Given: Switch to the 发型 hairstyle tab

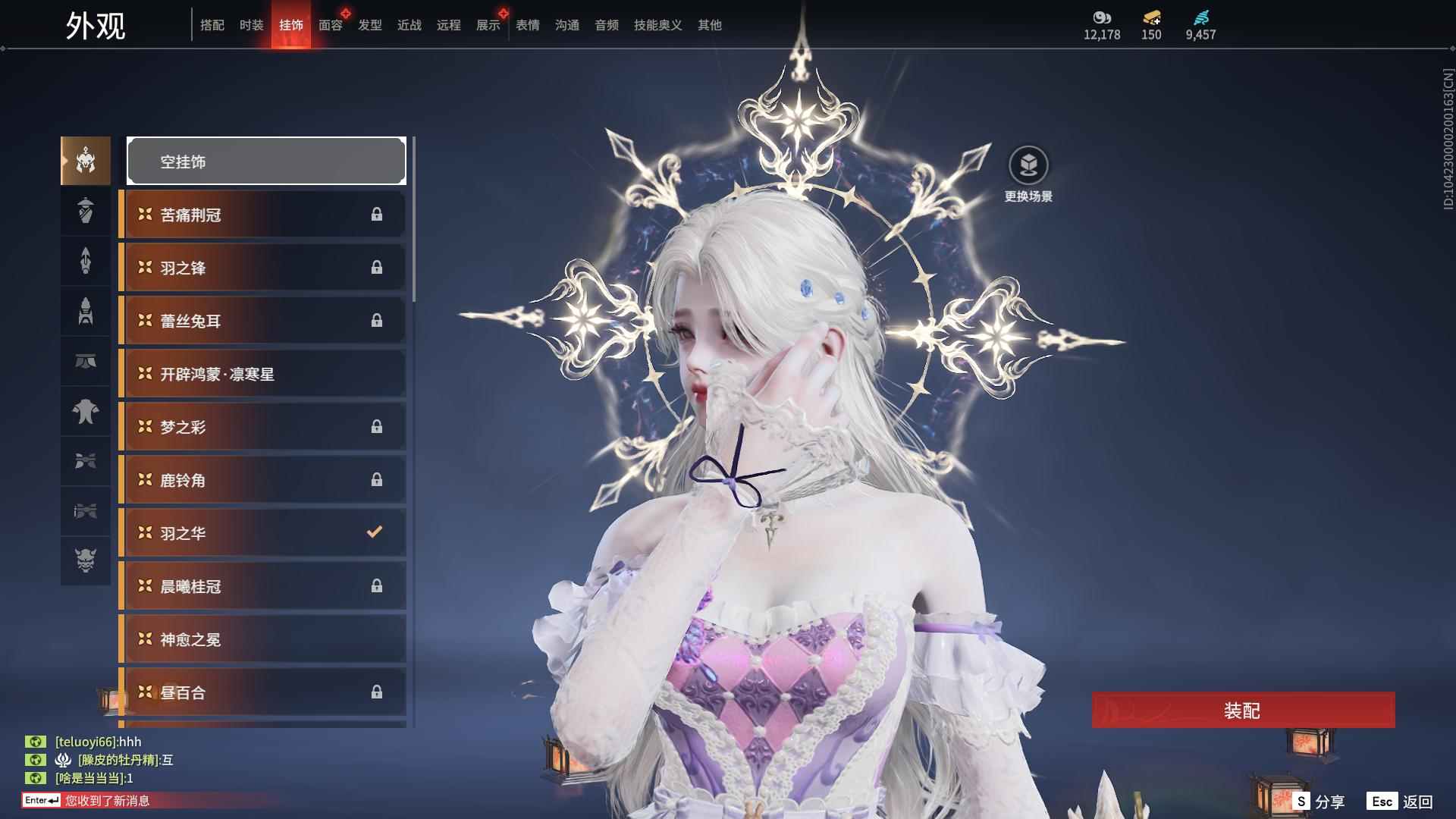Looking at the screenshot, I should [370, 26].
